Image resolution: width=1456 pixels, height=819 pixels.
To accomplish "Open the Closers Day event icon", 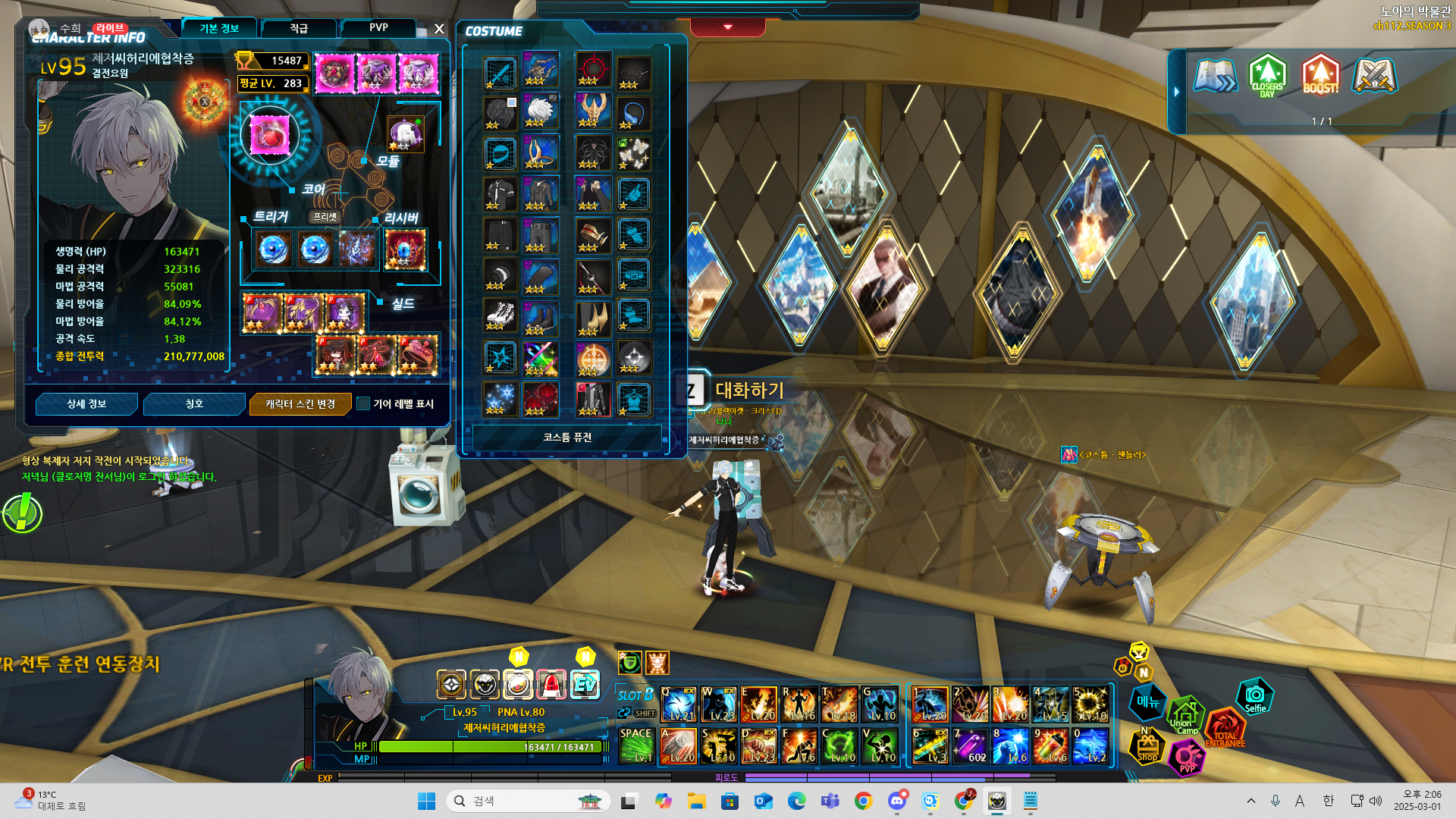I will point(1267,76).
